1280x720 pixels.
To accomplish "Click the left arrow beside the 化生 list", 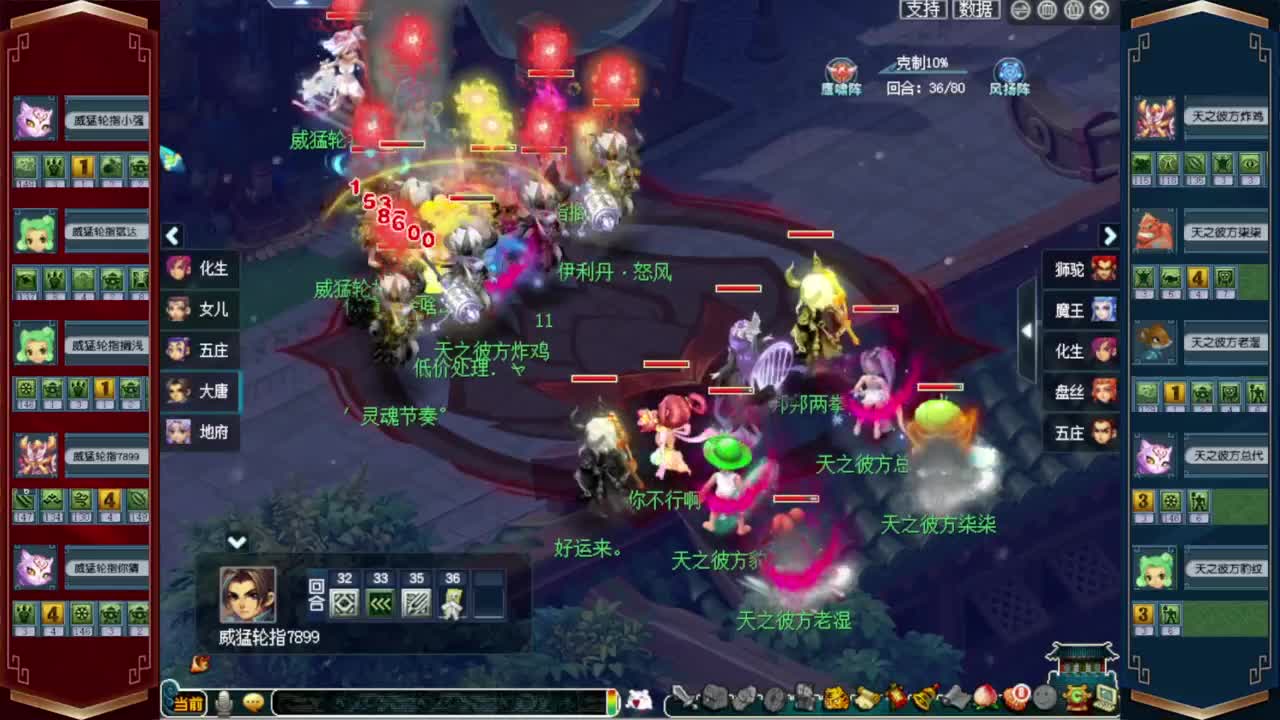I will tap(173, 236).
